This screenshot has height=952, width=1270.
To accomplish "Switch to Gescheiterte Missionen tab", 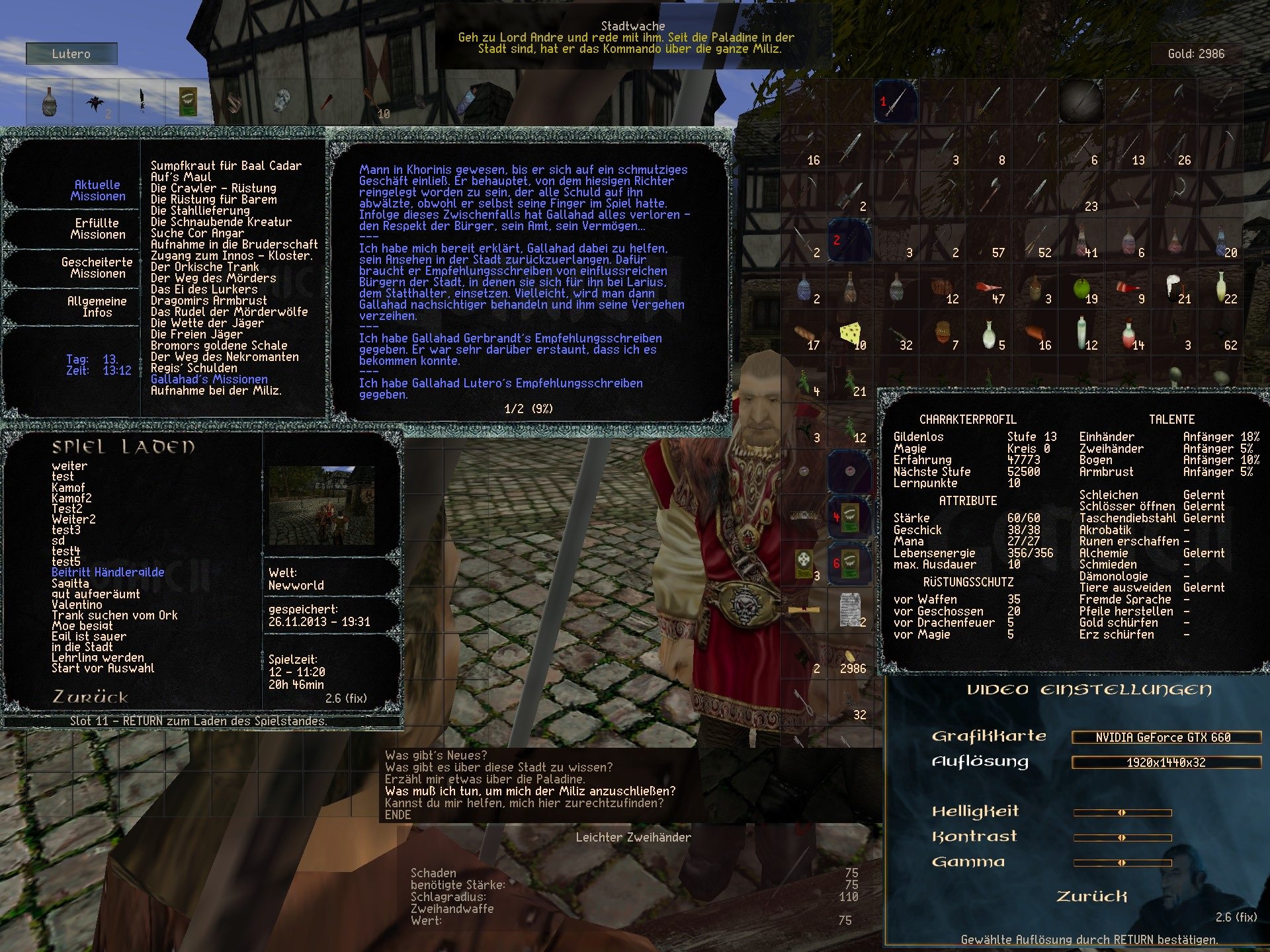I will coord(97,268).
